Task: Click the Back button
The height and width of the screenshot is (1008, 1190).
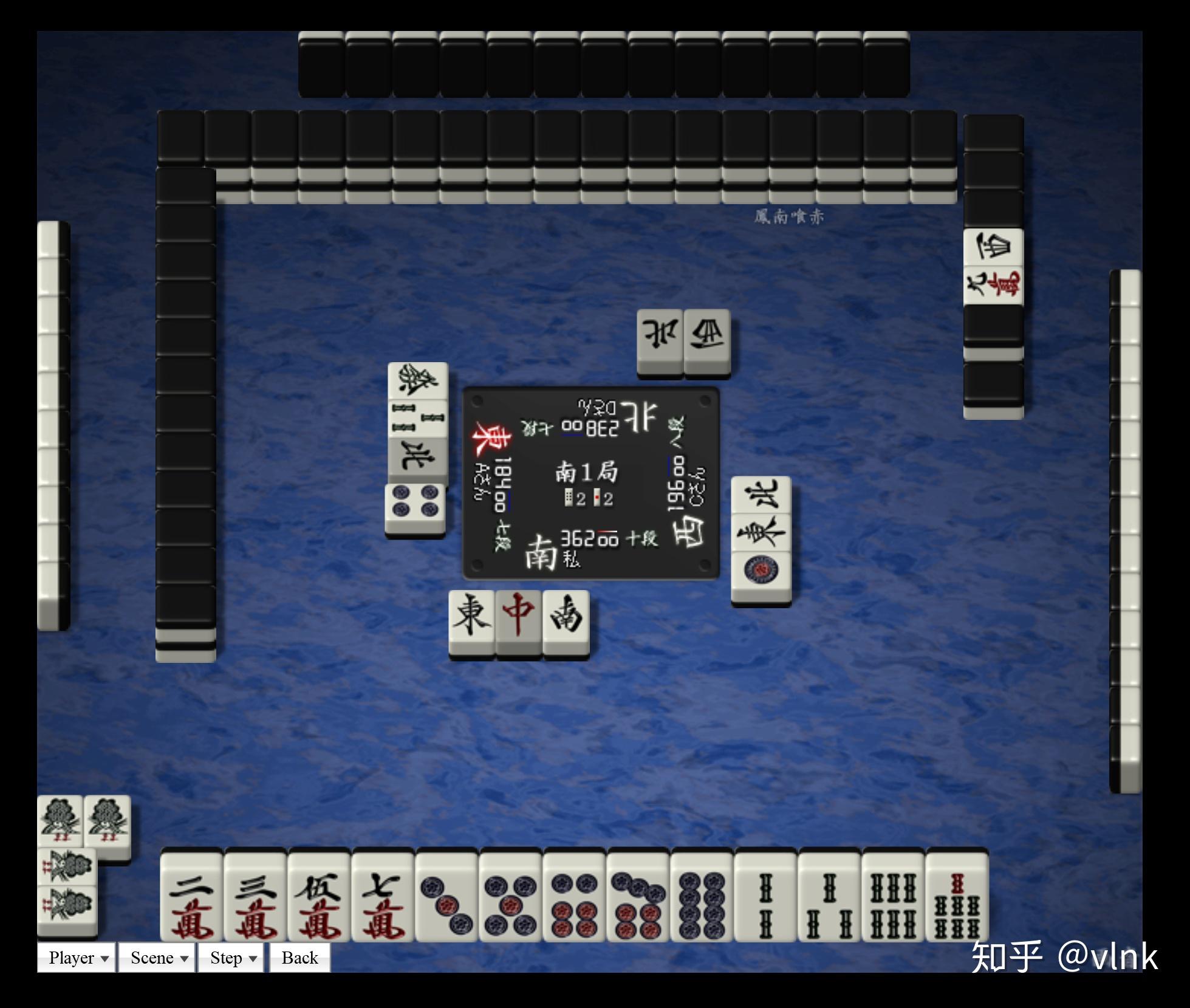Action: (299, 958)
